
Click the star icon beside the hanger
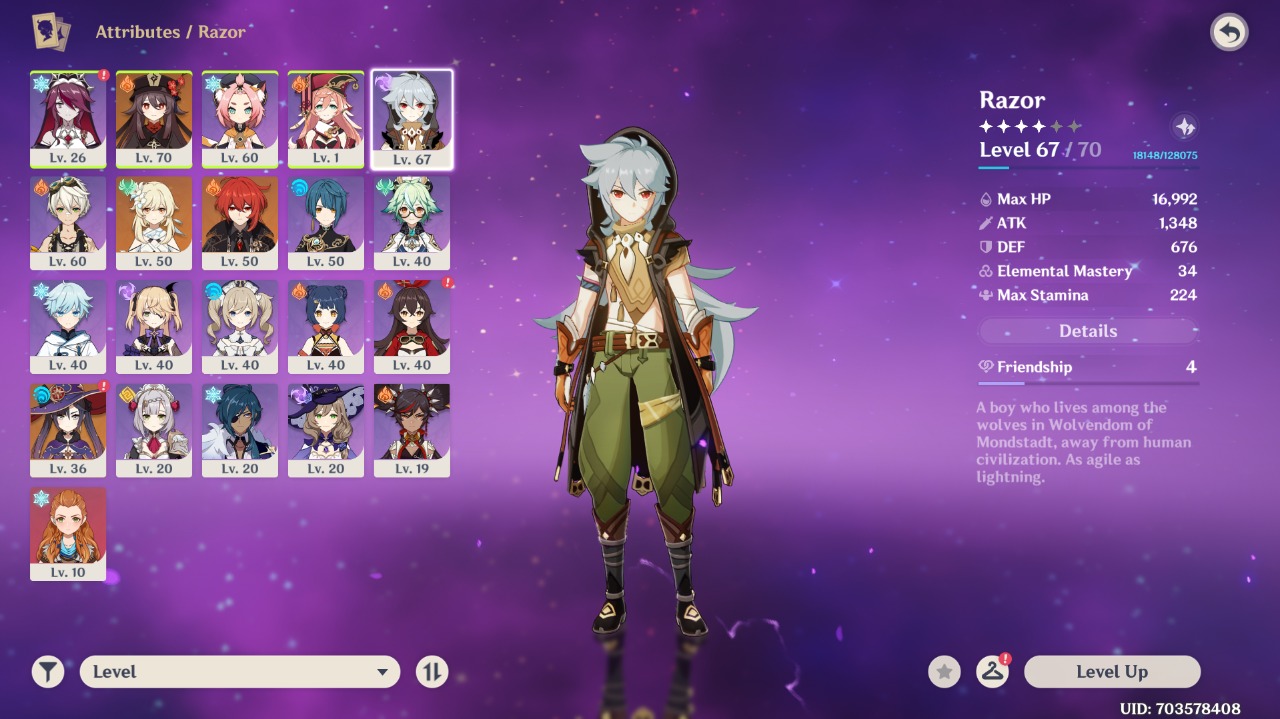944,672
